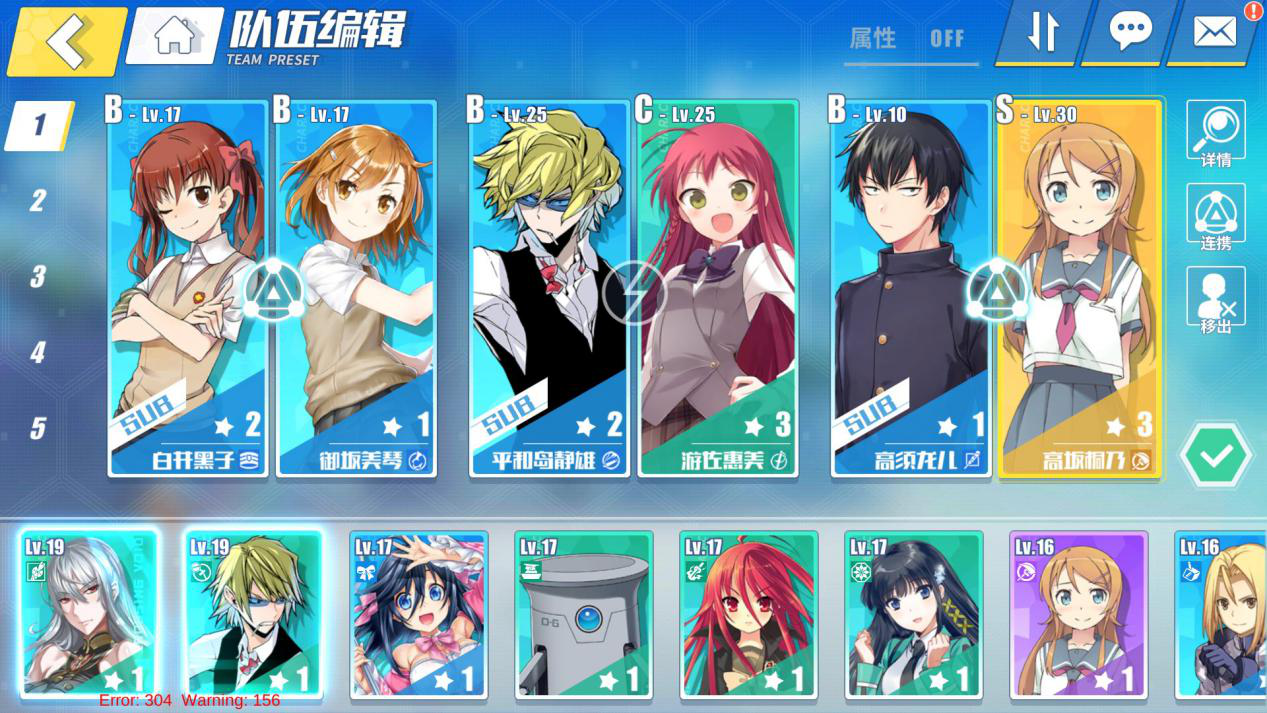Switch to team preset 2
Viewport: 1267px width, 713px height.
tap(38, 201)
